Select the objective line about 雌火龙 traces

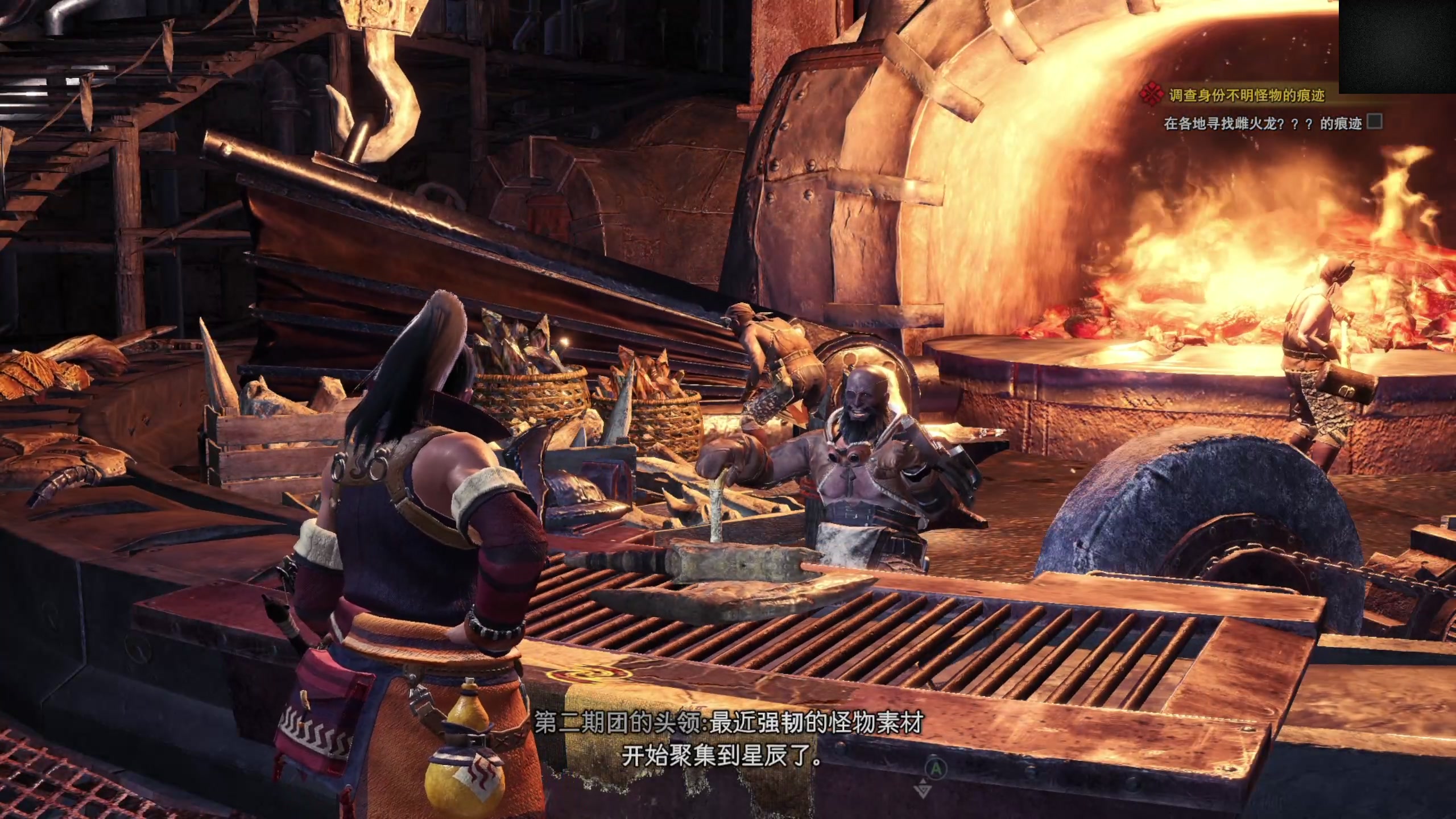tap(1263, 124)
